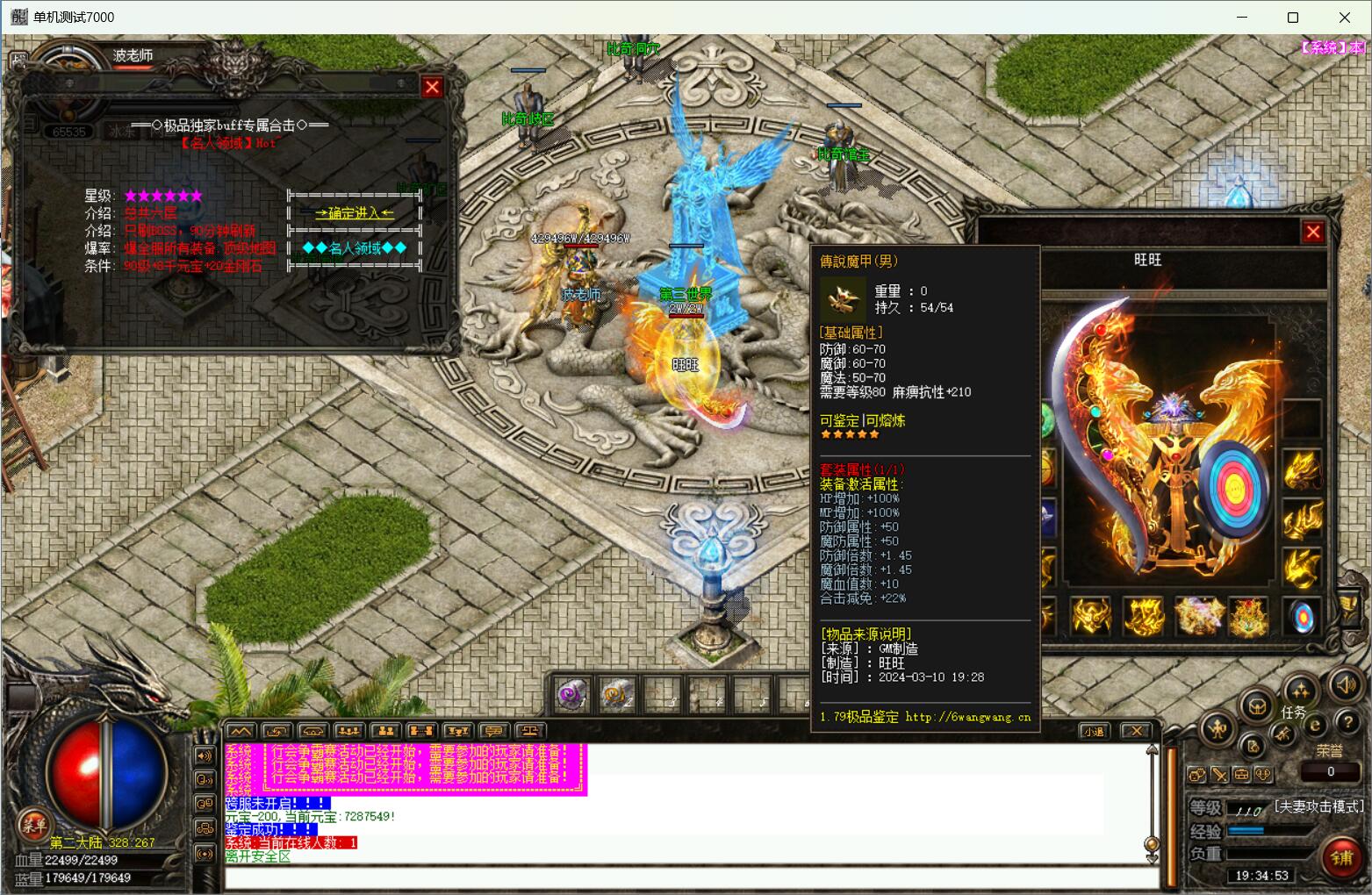Click the 小退 logout button
This screenshot has height=895, width=1372.
point(1093,731)
